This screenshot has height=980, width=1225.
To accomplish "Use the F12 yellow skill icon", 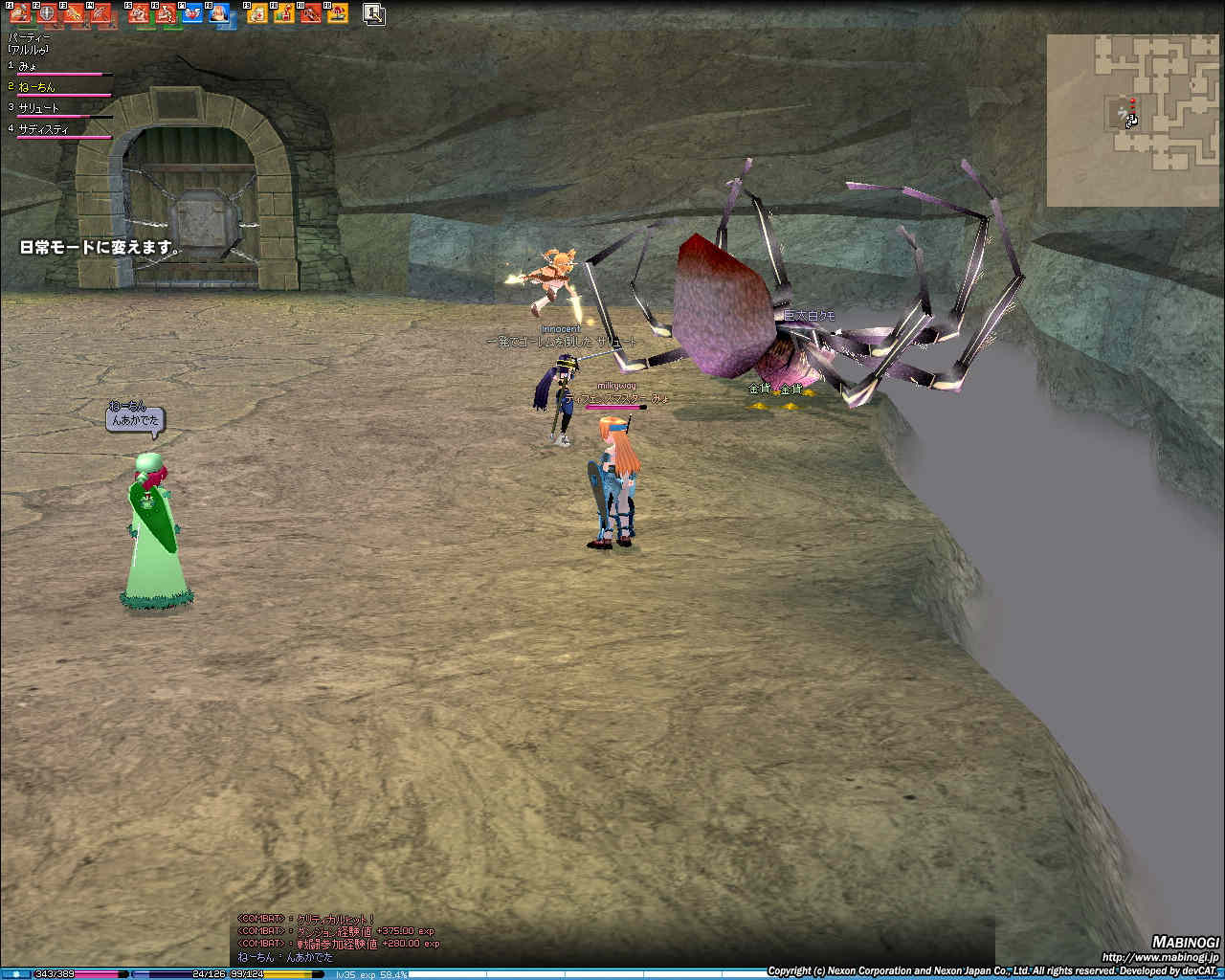I will pos(337,13).
